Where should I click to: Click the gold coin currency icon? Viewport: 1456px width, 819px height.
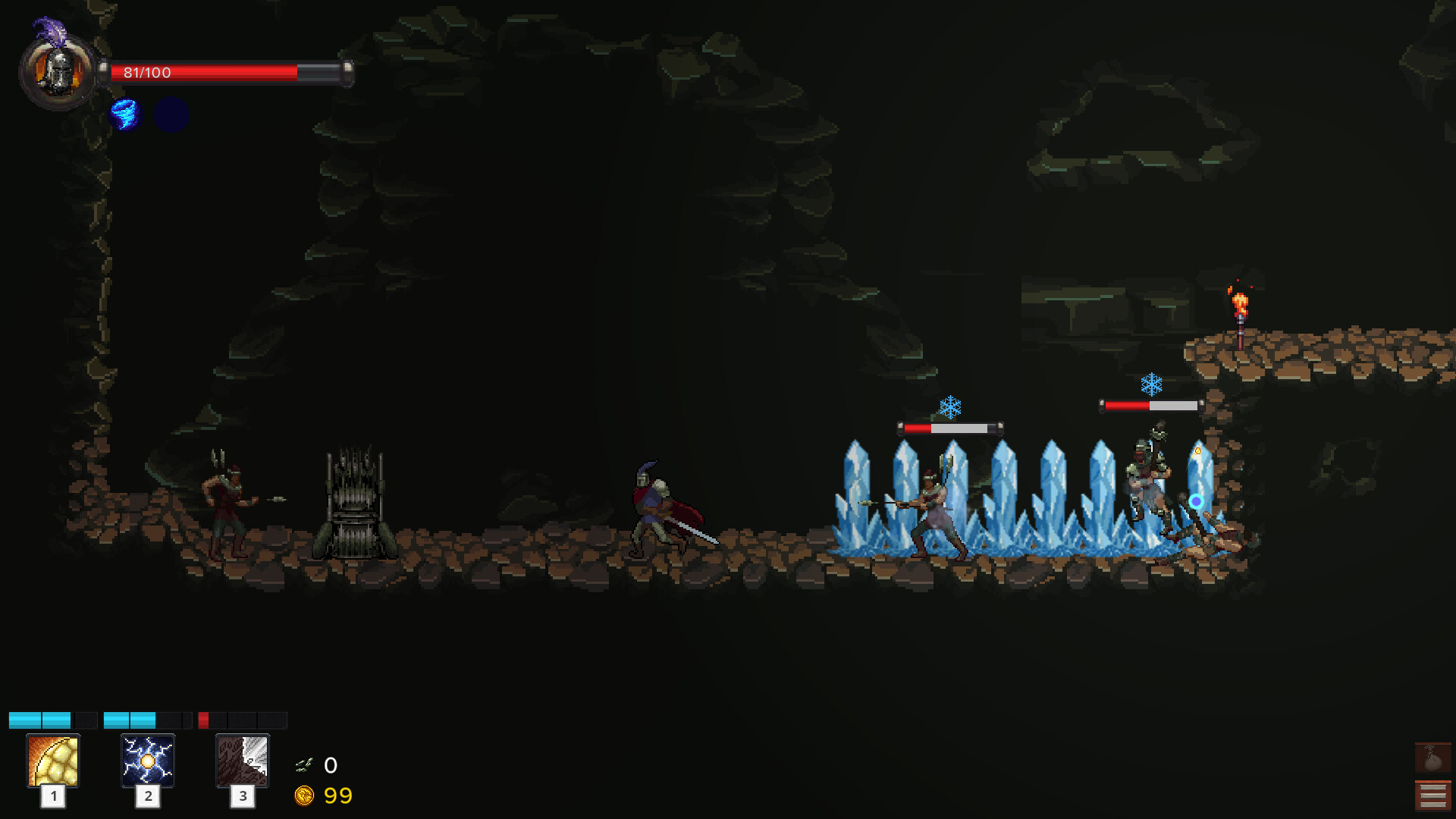tap(306, 795)
